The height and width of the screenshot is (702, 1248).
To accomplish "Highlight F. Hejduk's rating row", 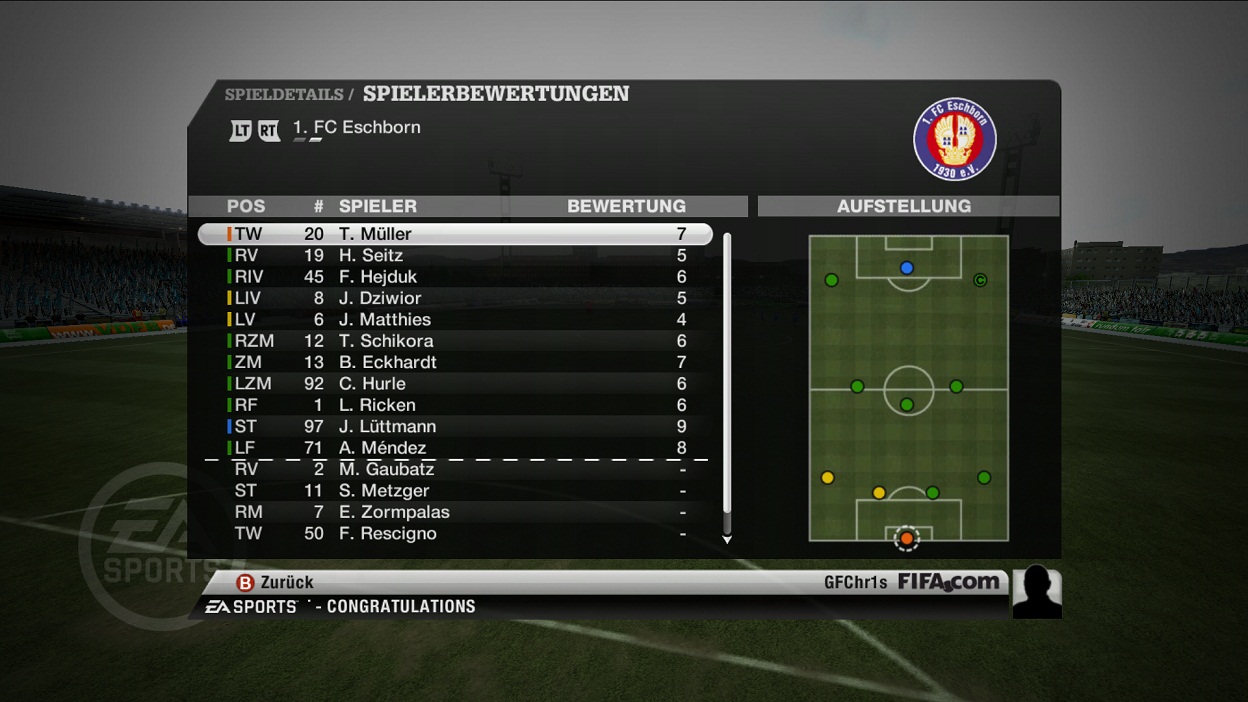I will (455, 277).
